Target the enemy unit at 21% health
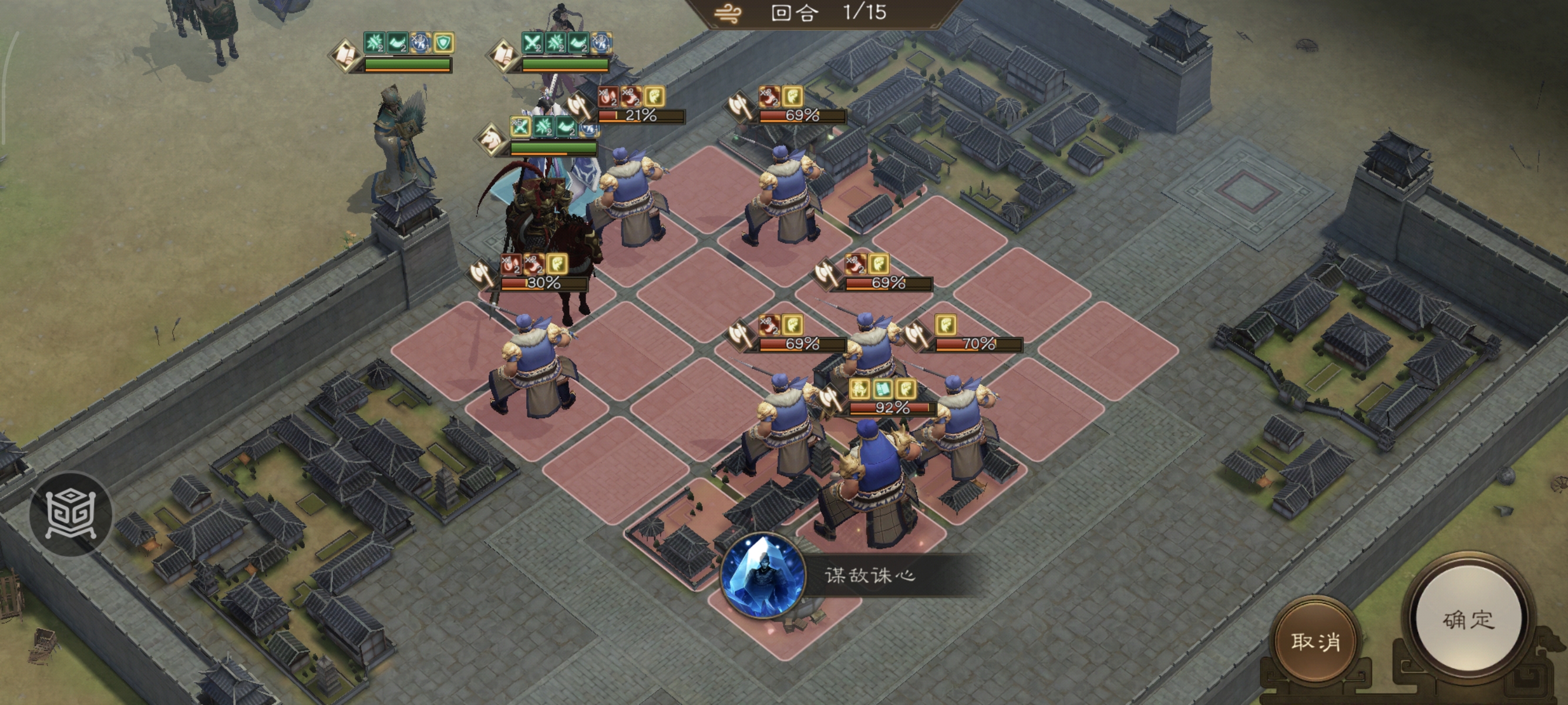The image size is (1568, 705). [x=630, y=195]
